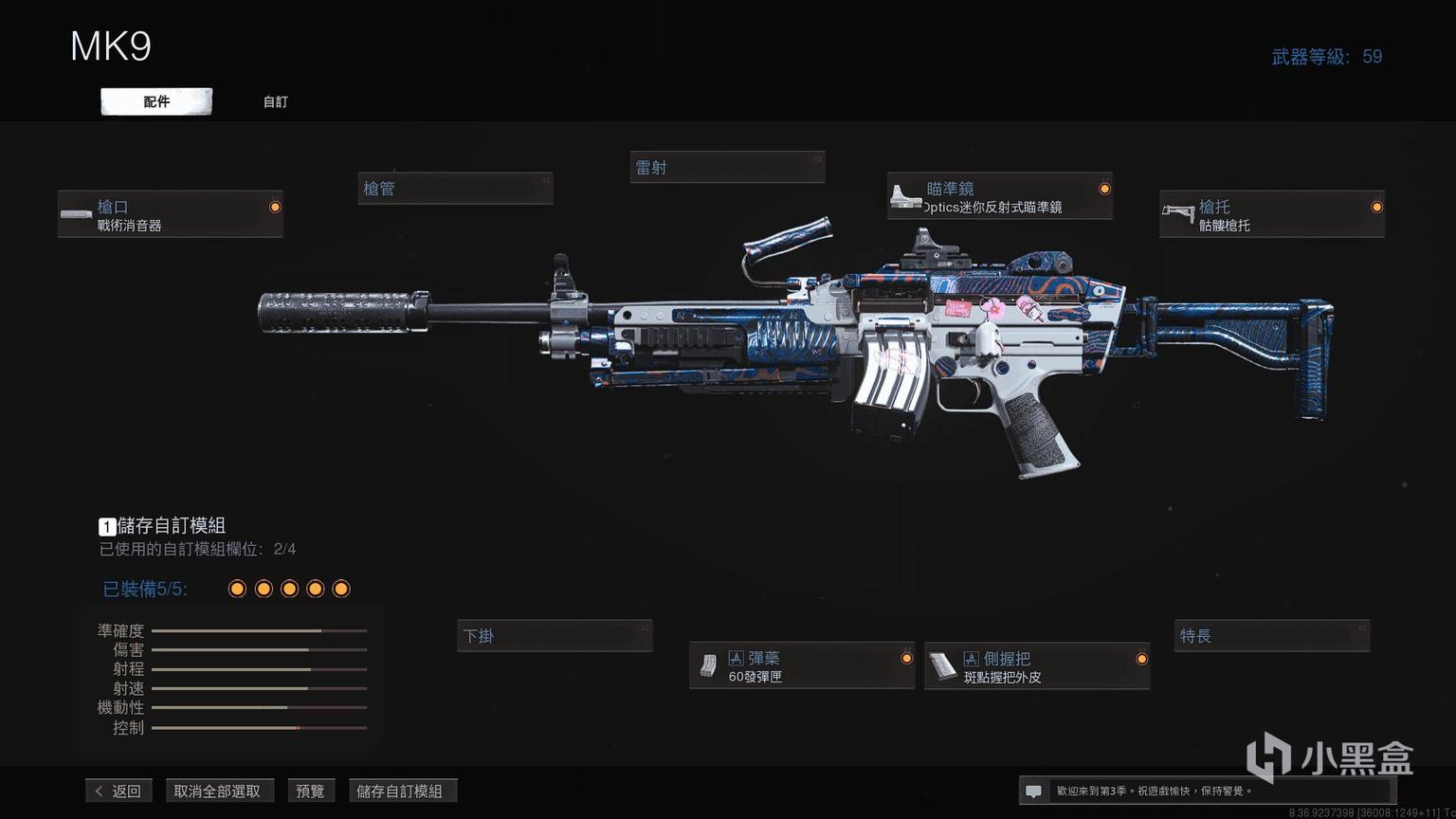Open the 槍托 stock attachment slot
The width and height of the screenshot is (1456, 819).
tap(1271, 214)
